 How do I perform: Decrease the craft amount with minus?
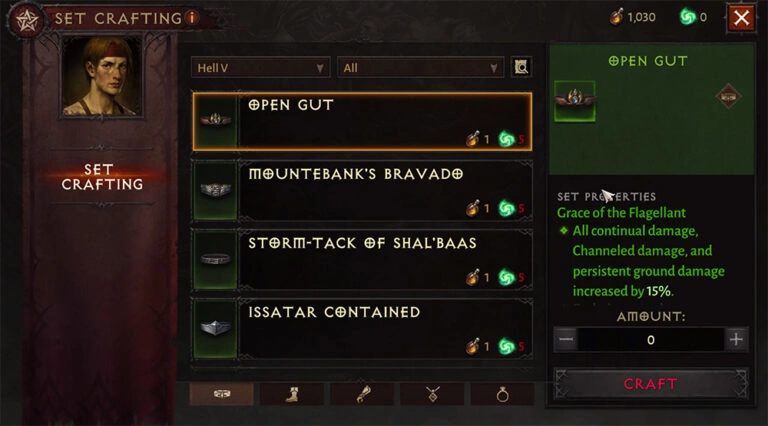coord(566,339)
